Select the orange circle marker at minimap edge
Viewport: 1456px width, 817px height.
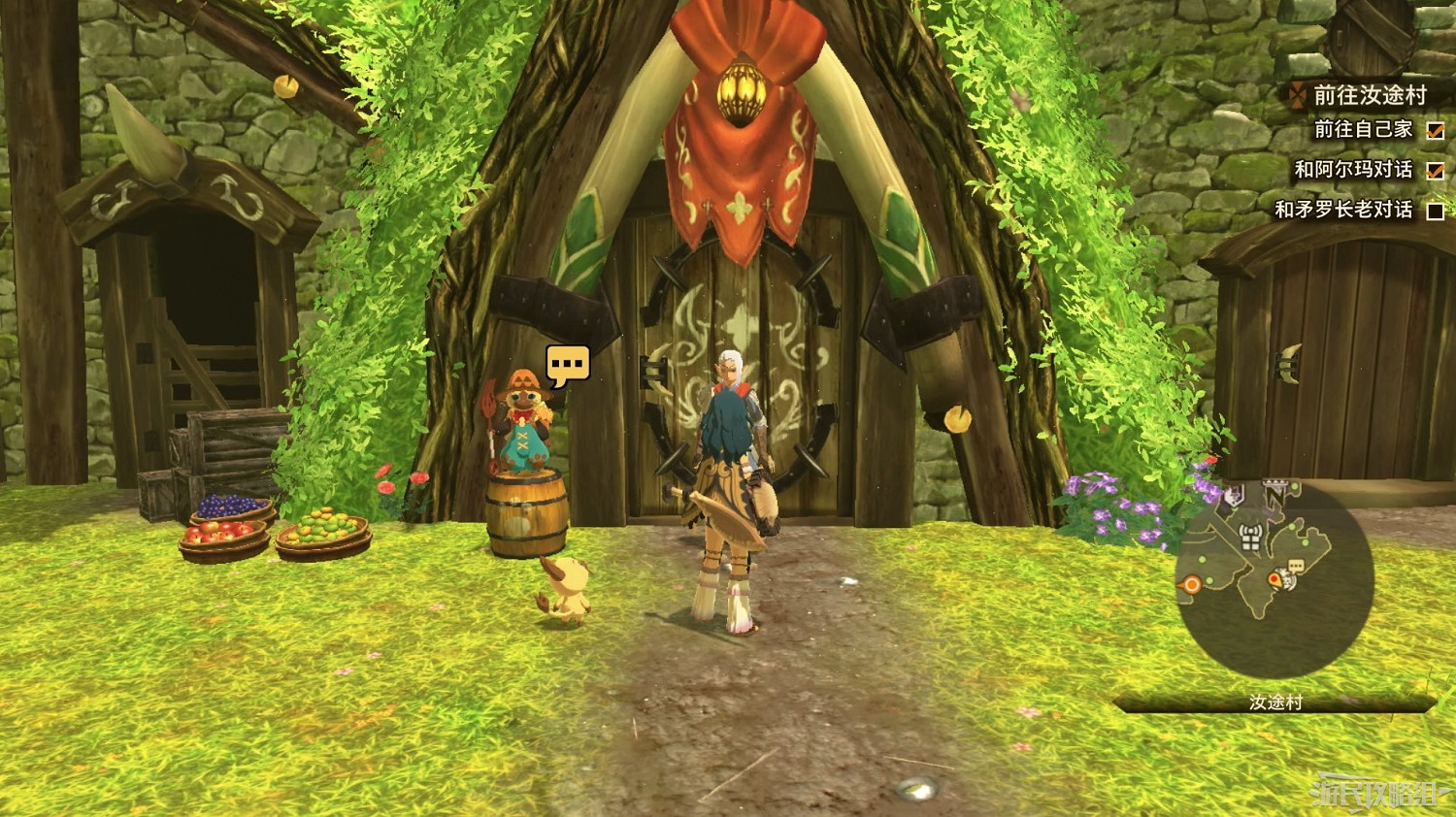click(1192, 584)
